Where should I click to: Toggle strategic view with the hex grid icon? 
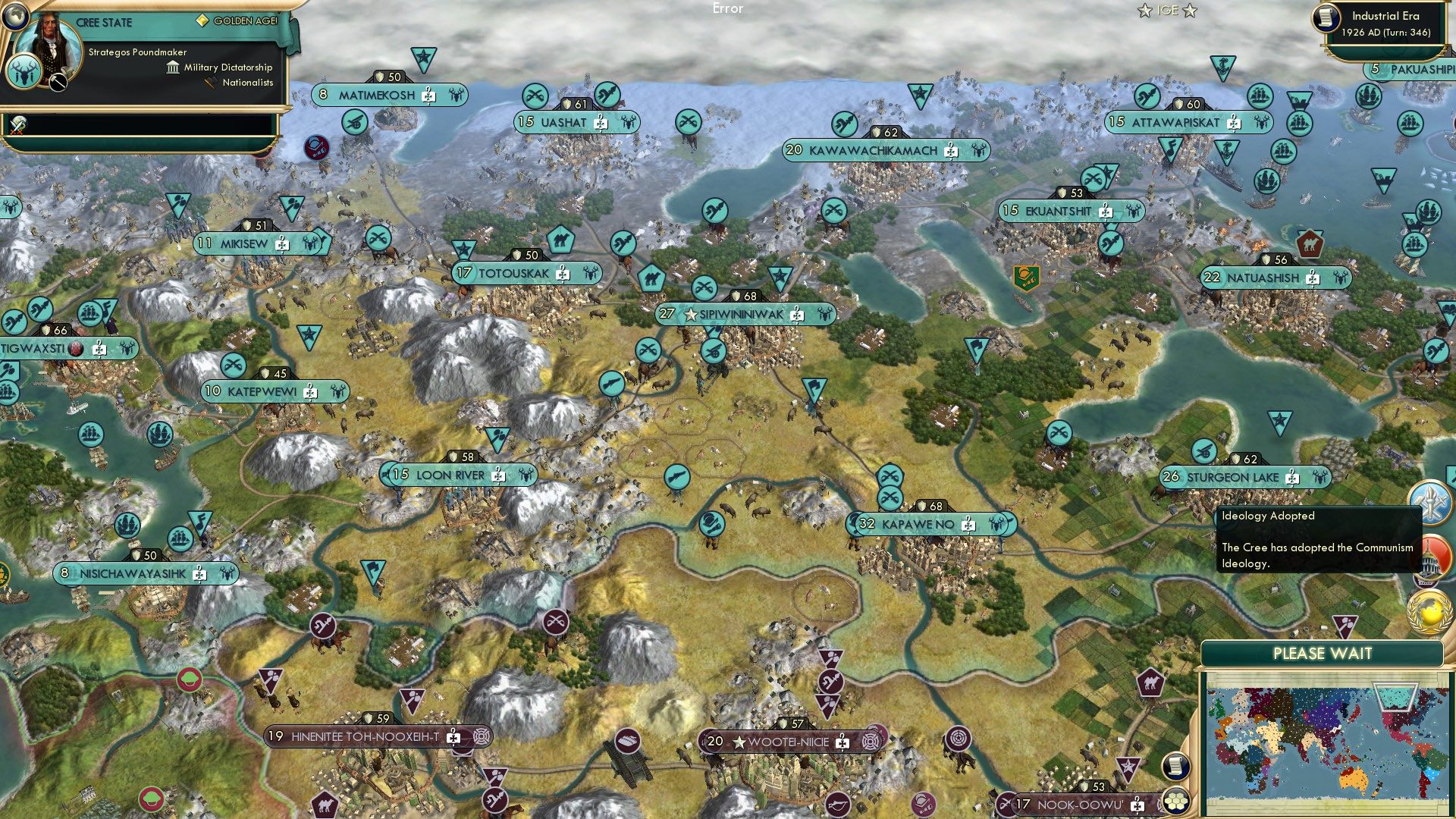(x=1177, y=802)
